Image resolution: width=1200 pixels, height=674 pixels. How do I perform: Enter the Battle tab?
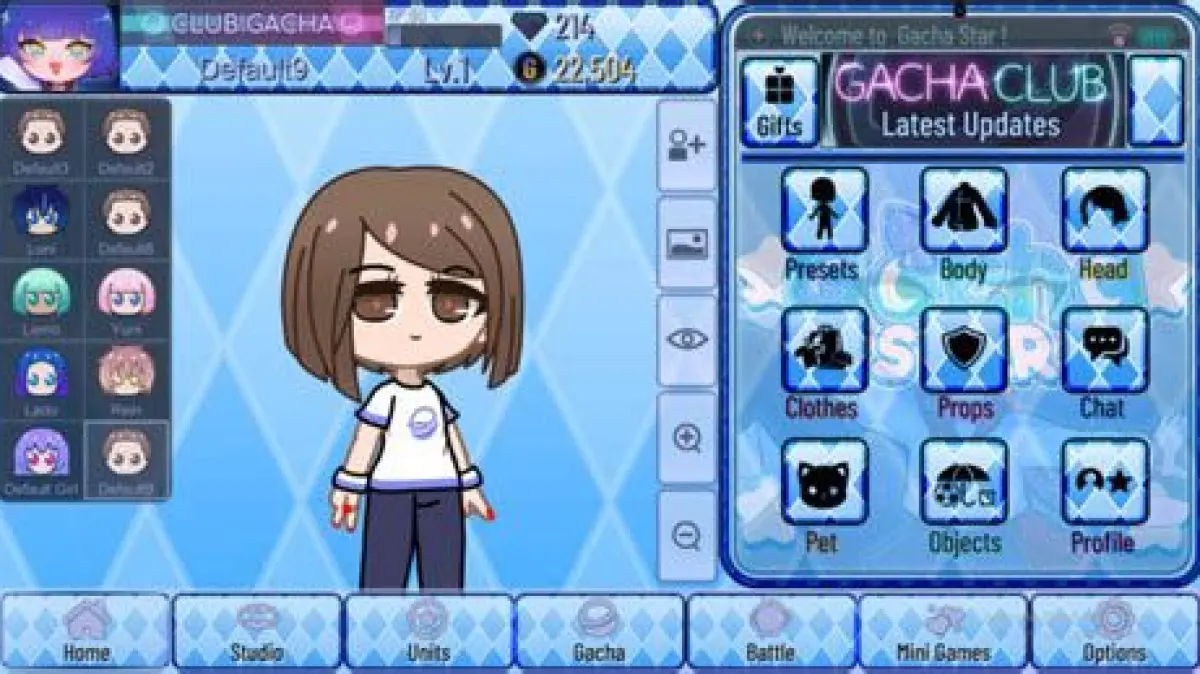[x=771, y=631]
